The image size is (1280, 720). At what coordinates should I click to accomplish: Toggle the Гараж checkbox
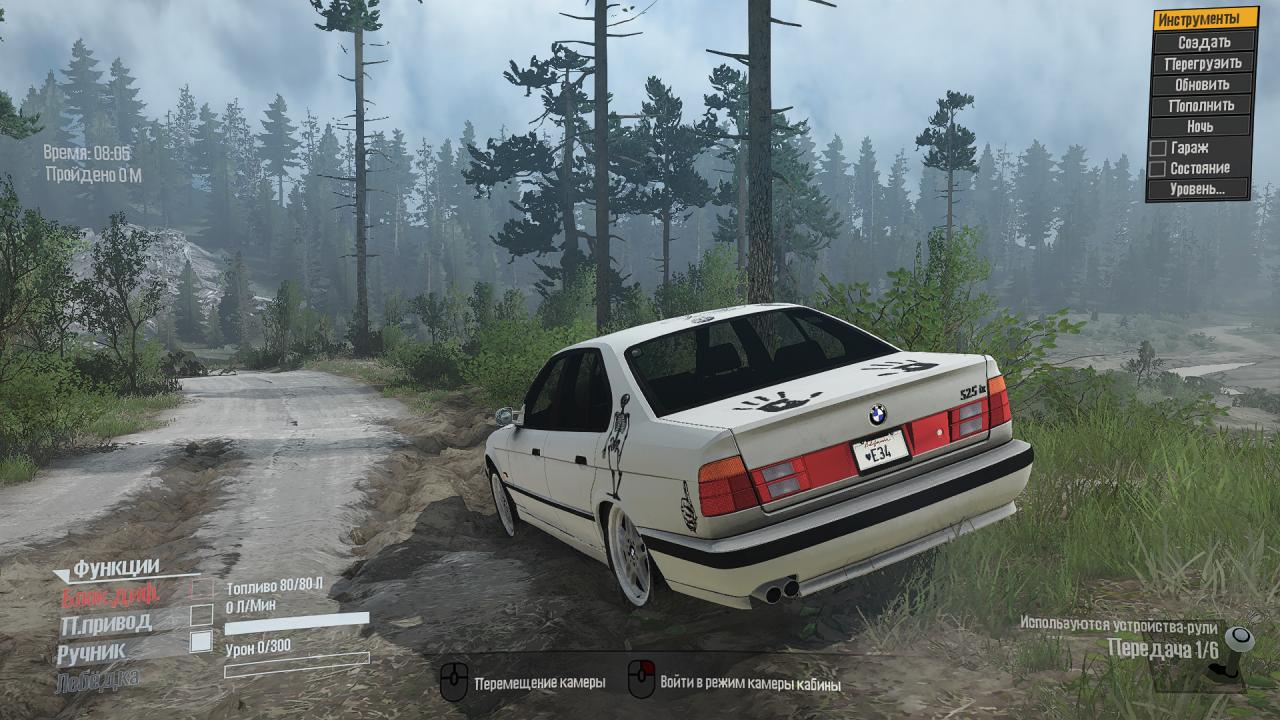tap(1157, 148)
